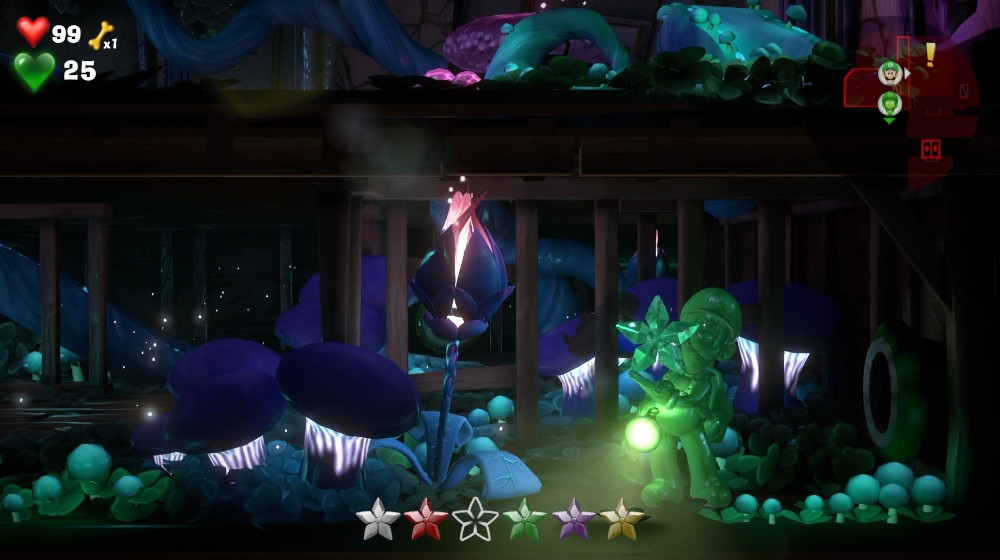Click the empty gem outline slot

tap(475, 519)
